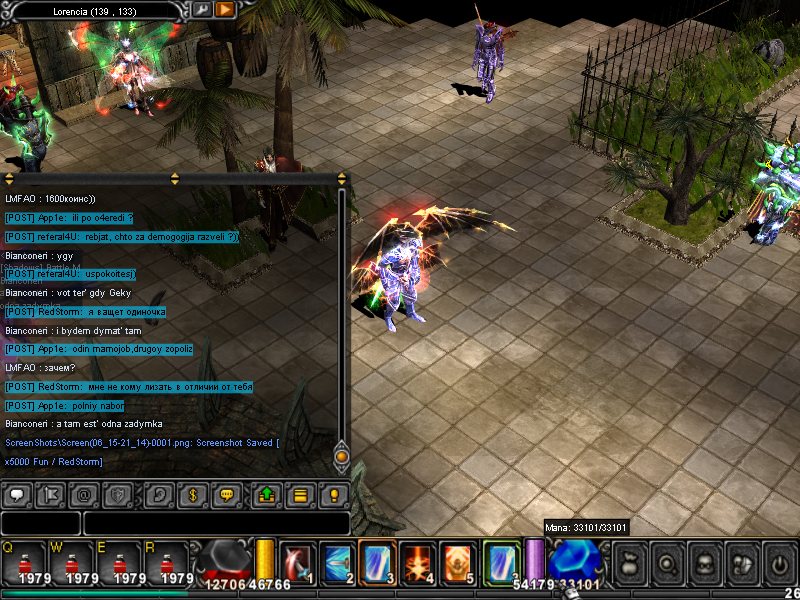
Task: Activate skill 5 orange figure buff
Action: (x=457, y=562)
